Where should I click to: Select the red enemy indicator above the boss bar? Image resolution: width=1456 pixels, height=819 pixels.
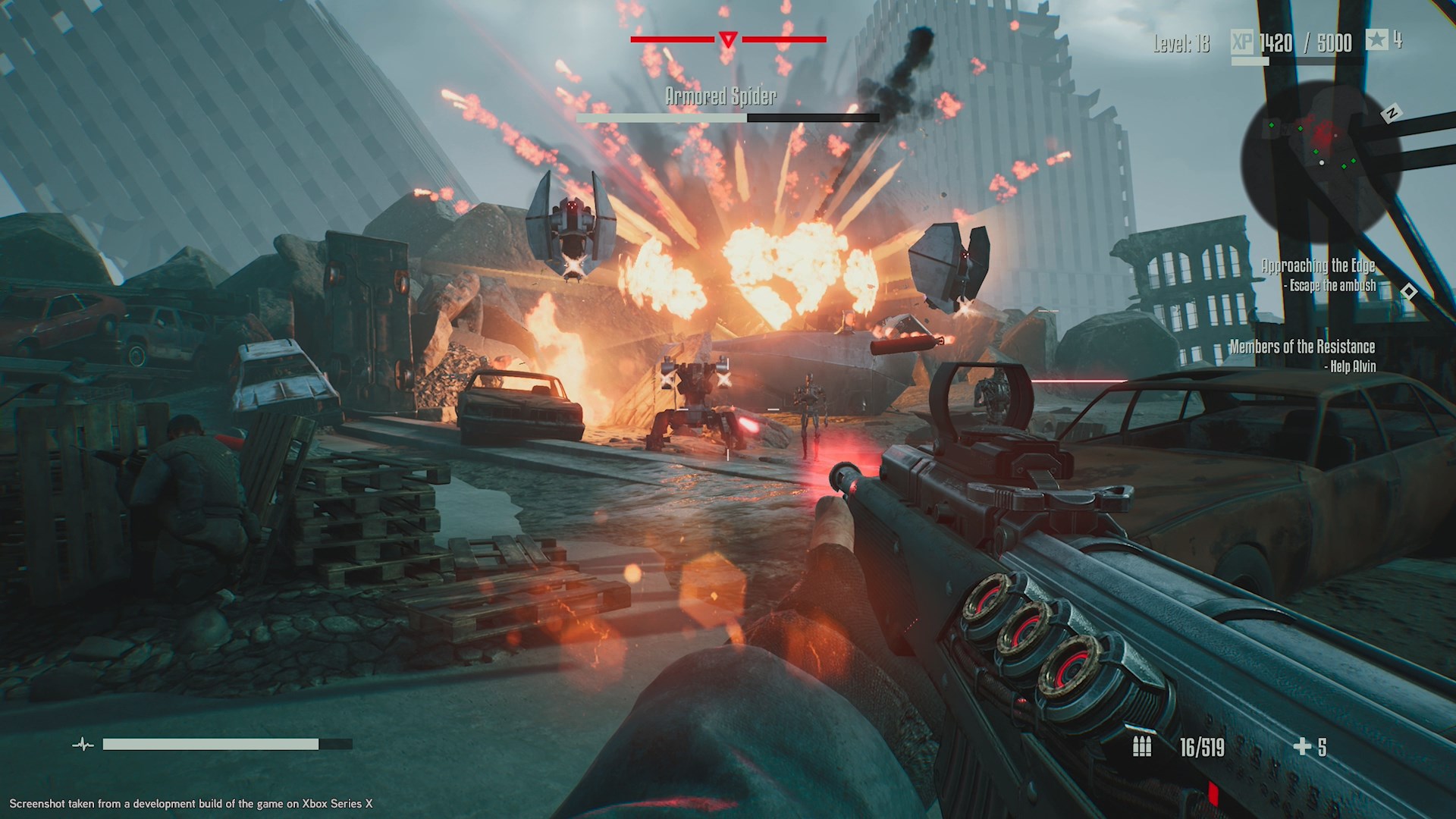[727, 37]
